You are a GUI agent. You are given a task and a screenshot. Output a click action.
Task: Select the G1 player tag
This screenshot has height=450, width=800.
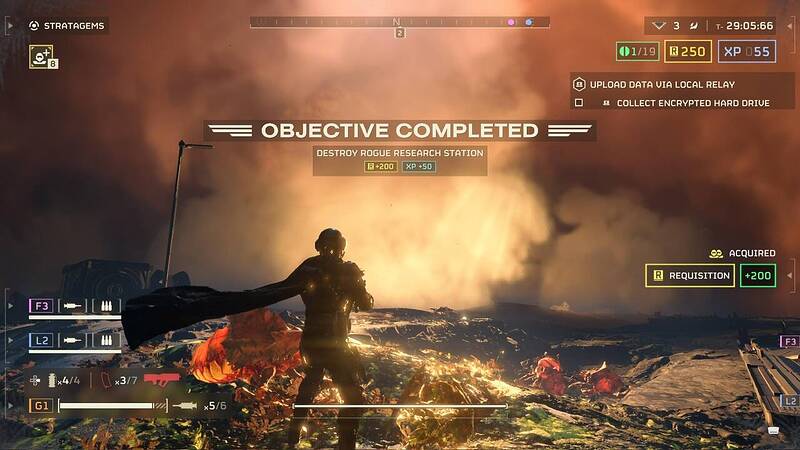pos(41,405)
